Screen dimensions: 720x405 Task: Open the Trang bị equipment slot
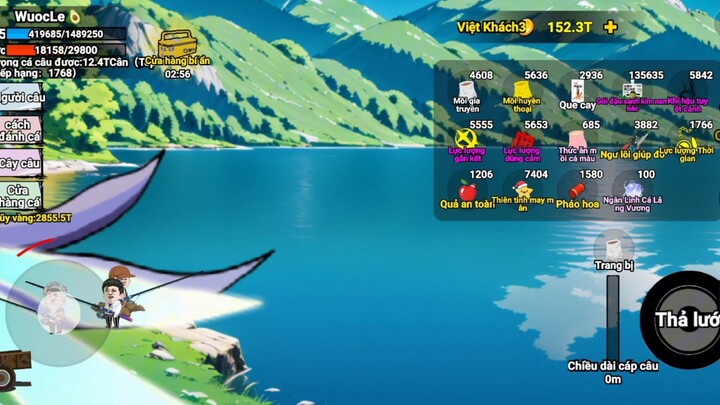(x=613, y=251)
